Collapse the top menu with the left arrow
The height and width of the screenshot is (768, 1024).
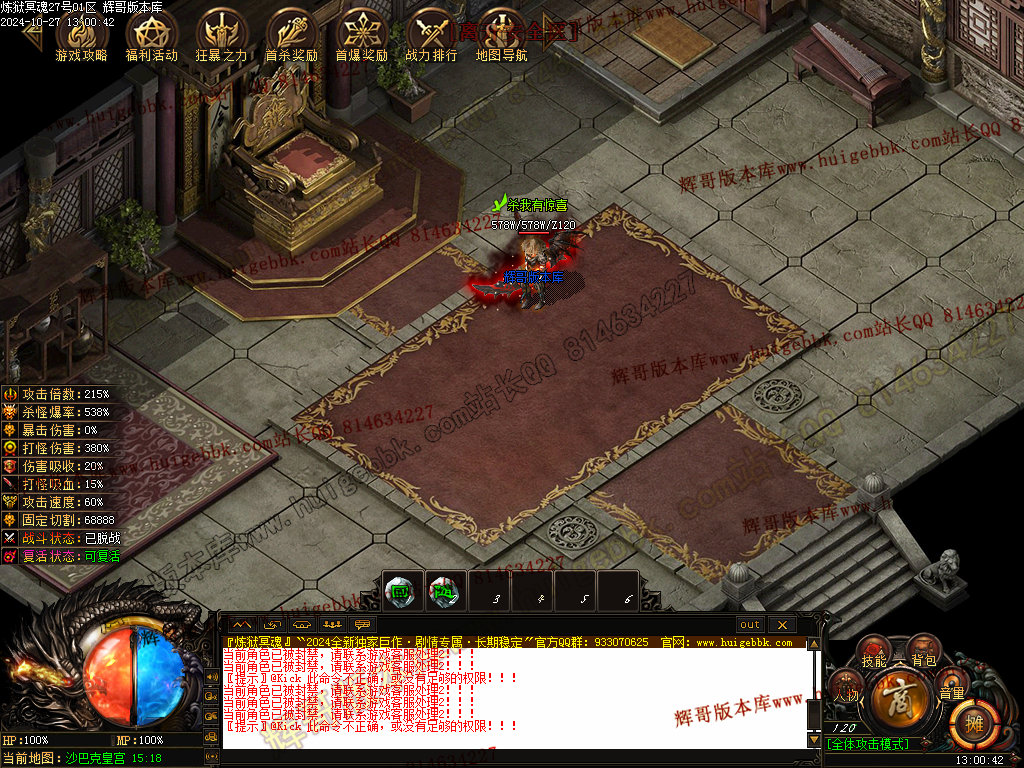[32, 32]
